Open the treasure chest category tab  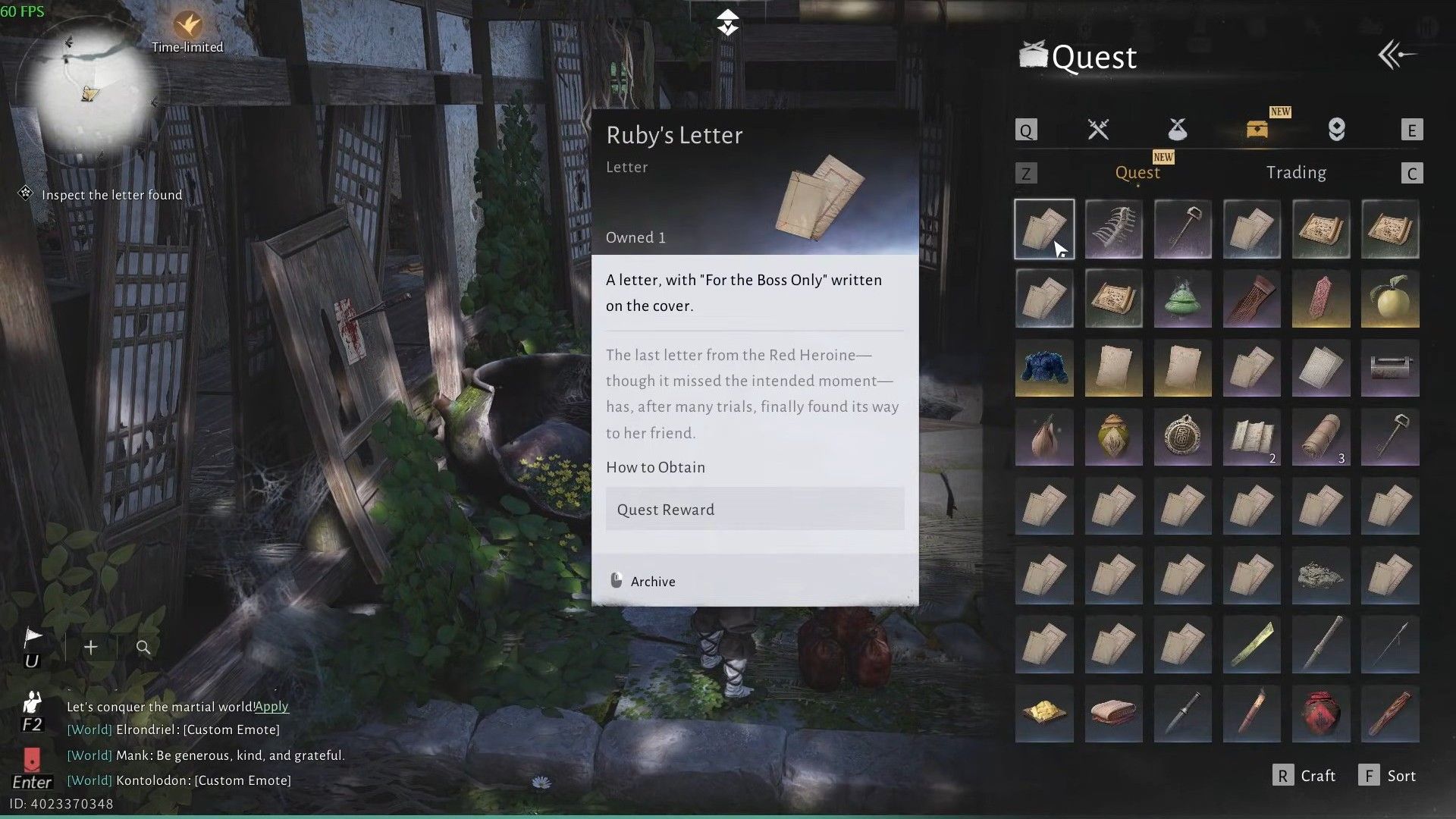coord(1257,130)
